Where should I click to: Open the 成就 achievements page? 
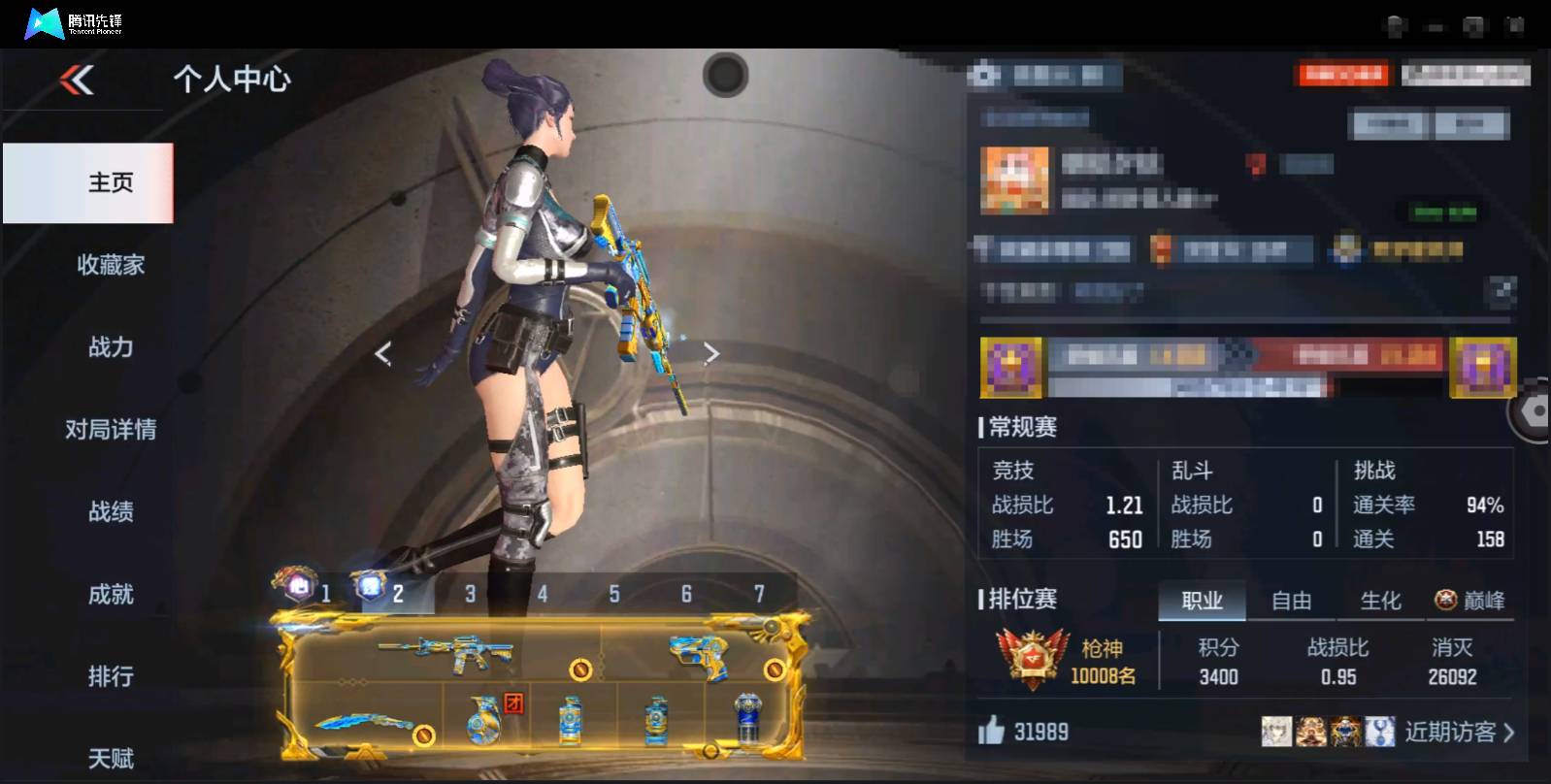tap(110, 595)
